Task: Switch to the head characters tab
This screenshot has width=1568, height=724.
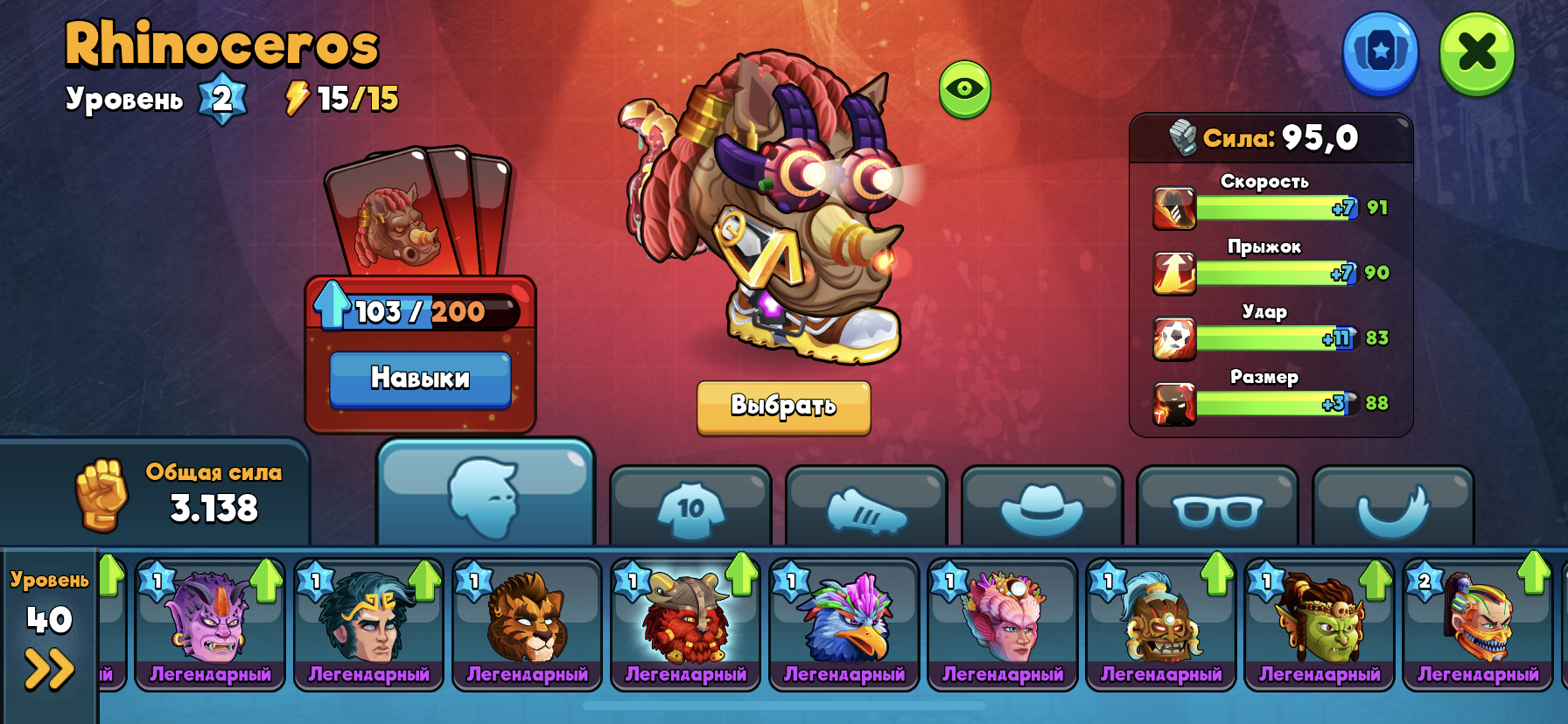Action: point(485,495)
